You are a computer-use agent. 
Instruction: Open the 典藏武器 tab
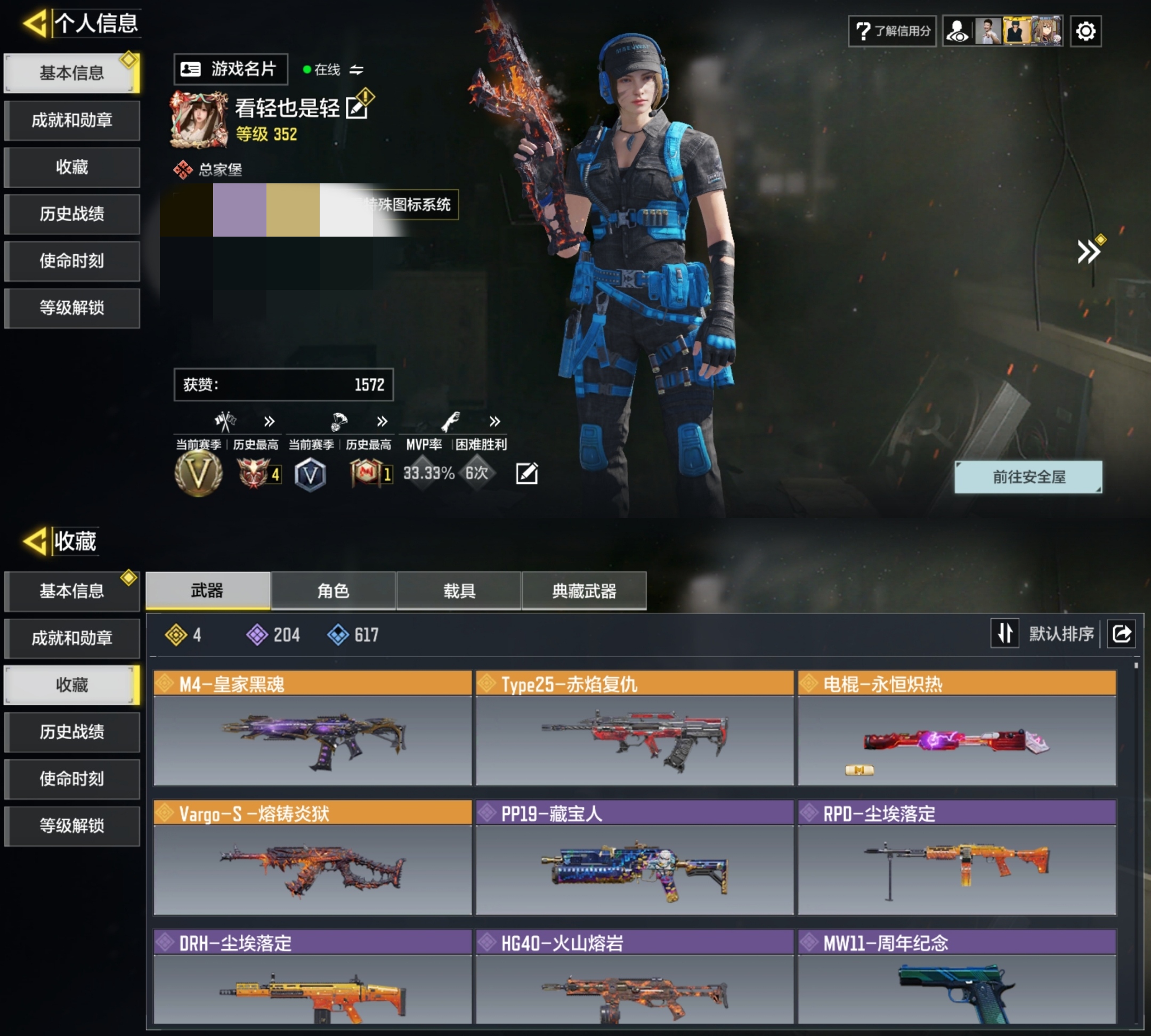coord(584,591)
